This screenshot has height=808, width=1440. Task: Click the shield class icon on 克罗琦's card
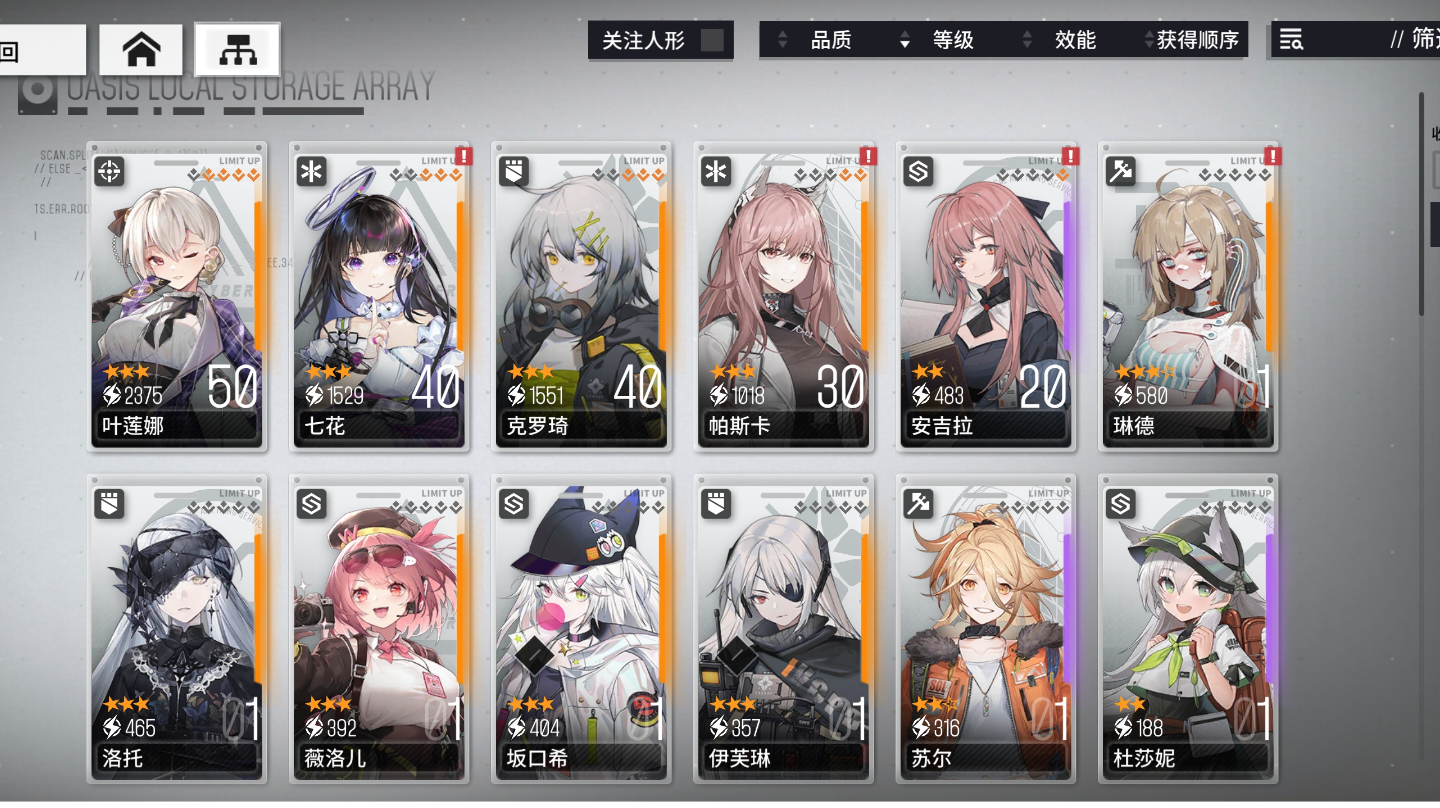513,172
